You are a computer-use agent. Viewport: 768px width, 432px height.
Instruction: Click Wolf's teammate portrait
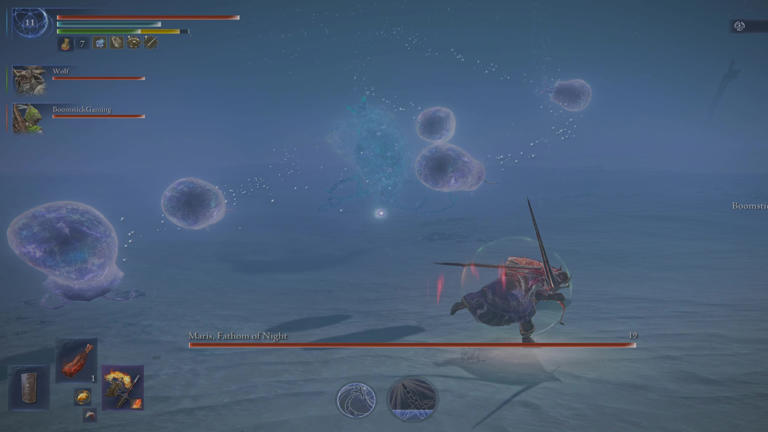click(x=29, y=80)
